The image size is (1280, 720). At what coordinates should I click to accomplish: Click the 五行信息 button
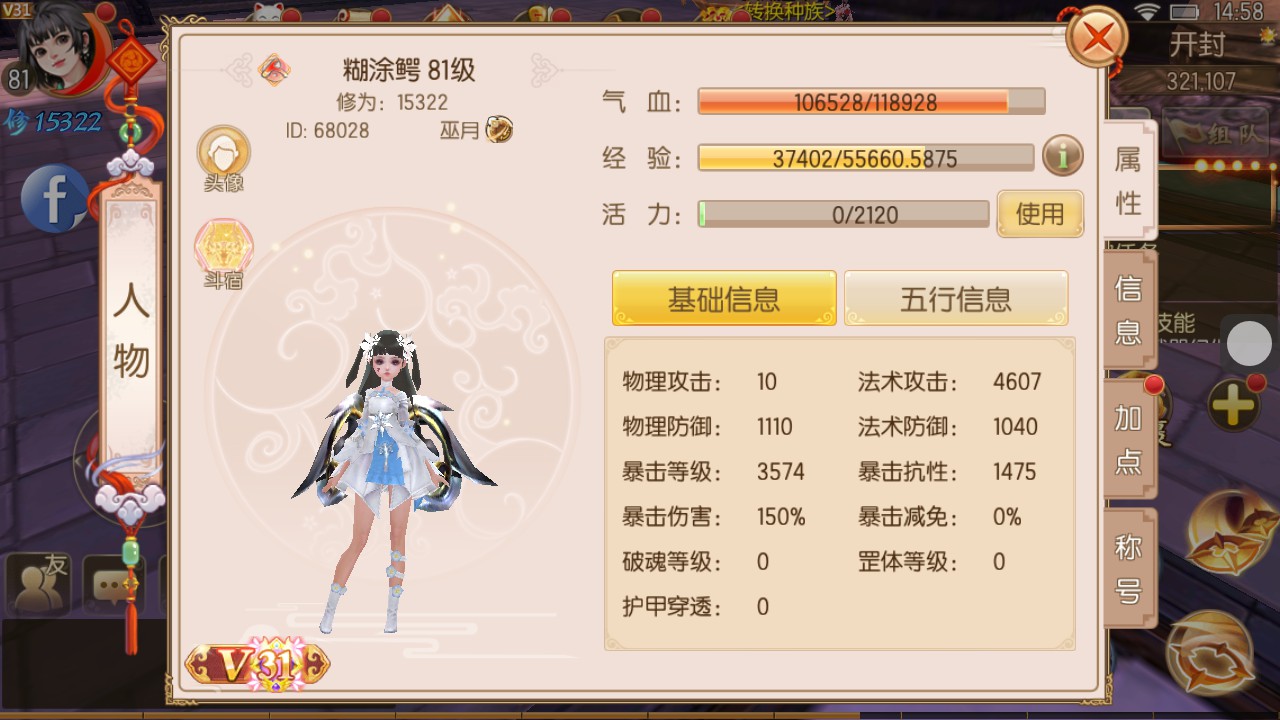956,297
